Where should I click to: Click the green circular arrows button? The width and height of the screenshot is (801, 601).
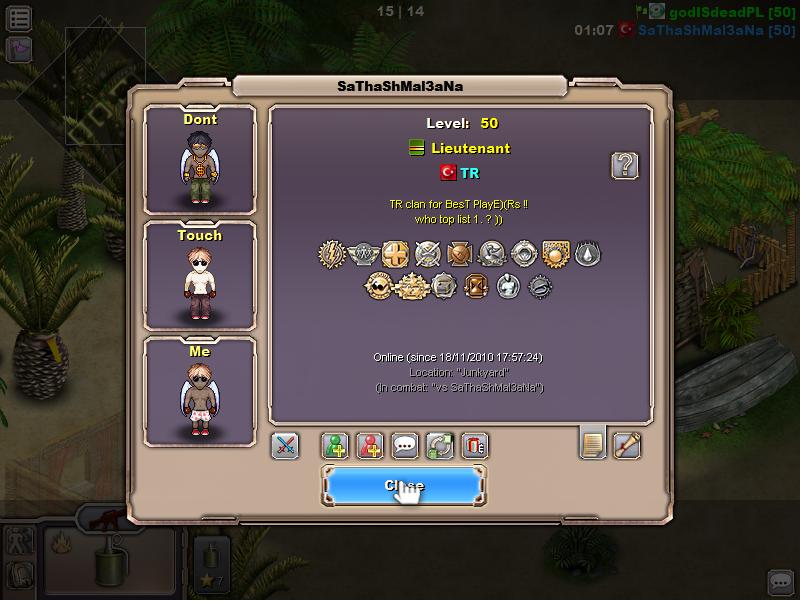click(x=440, y=446)
